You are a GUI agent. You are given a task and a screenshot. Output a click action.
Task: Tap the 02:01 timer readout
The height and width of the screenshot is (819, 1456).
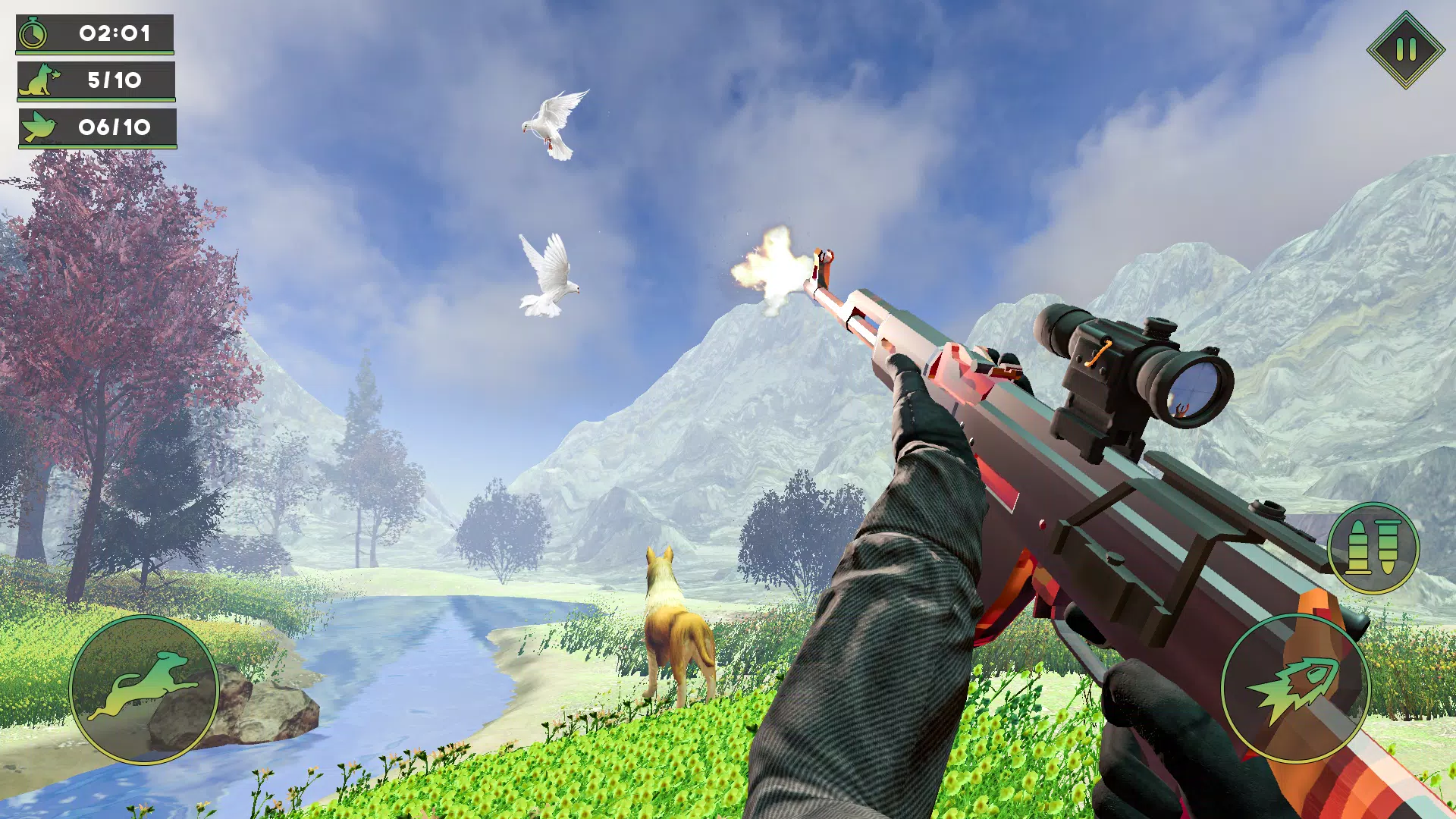114,33
